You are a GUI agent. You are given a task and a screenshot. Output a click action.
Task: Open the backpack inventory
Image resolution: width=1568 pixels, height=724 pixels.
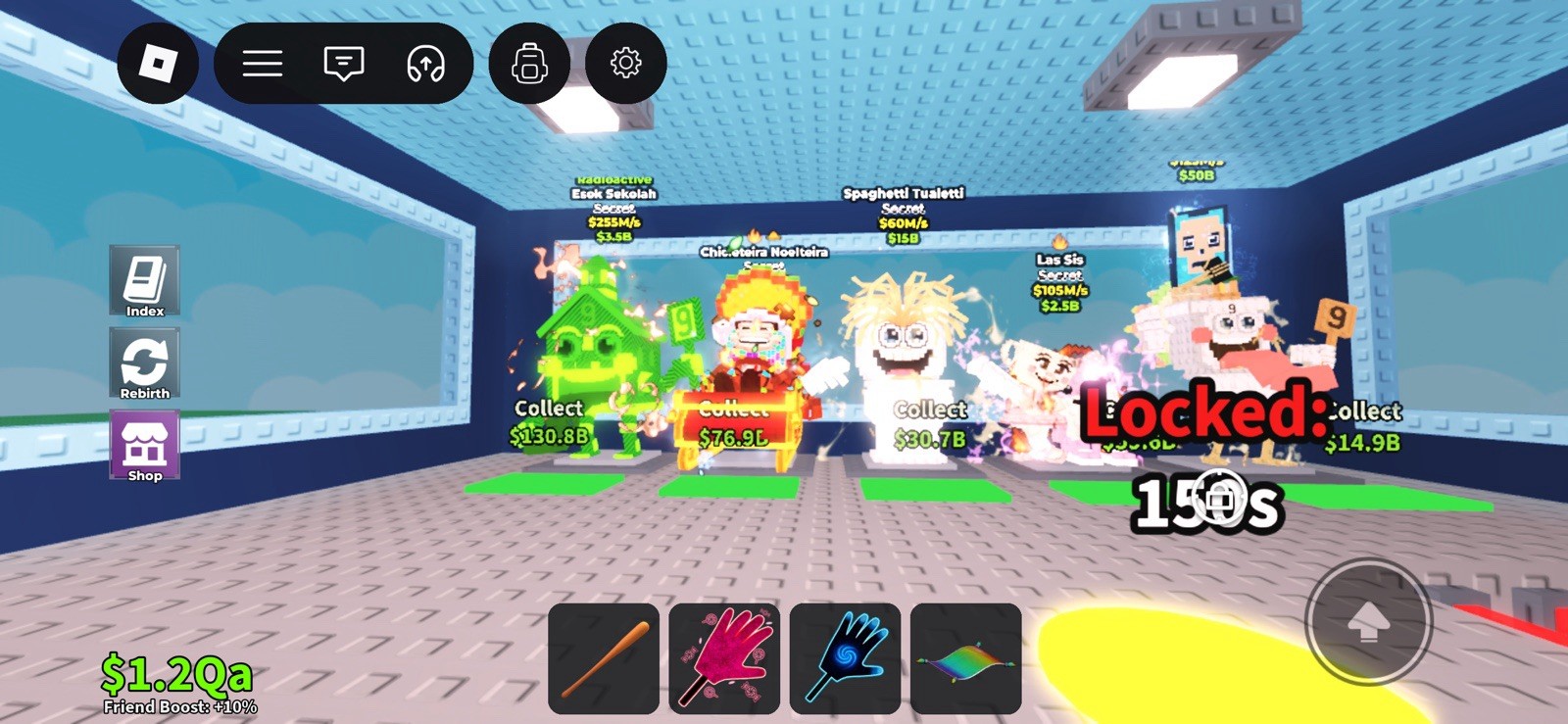tap(529, 63)
